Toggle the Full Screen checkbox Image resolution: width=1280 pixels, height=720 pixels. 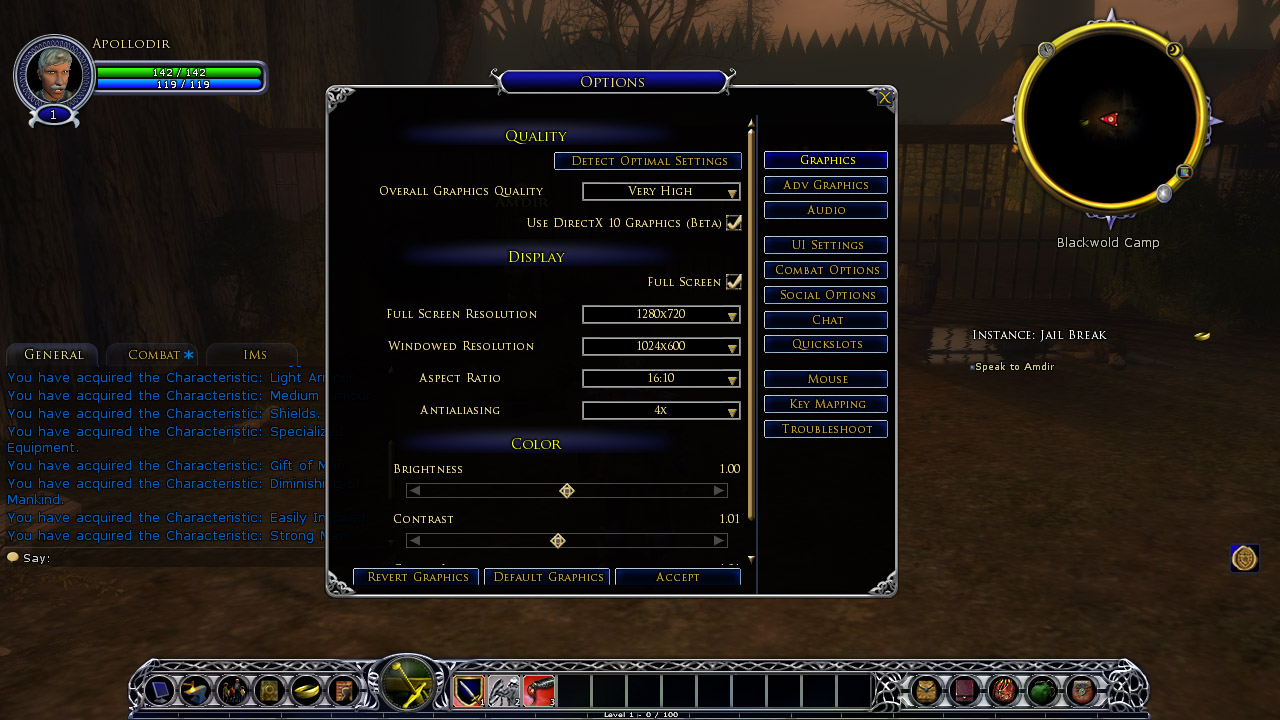click(x=734, y=282)
